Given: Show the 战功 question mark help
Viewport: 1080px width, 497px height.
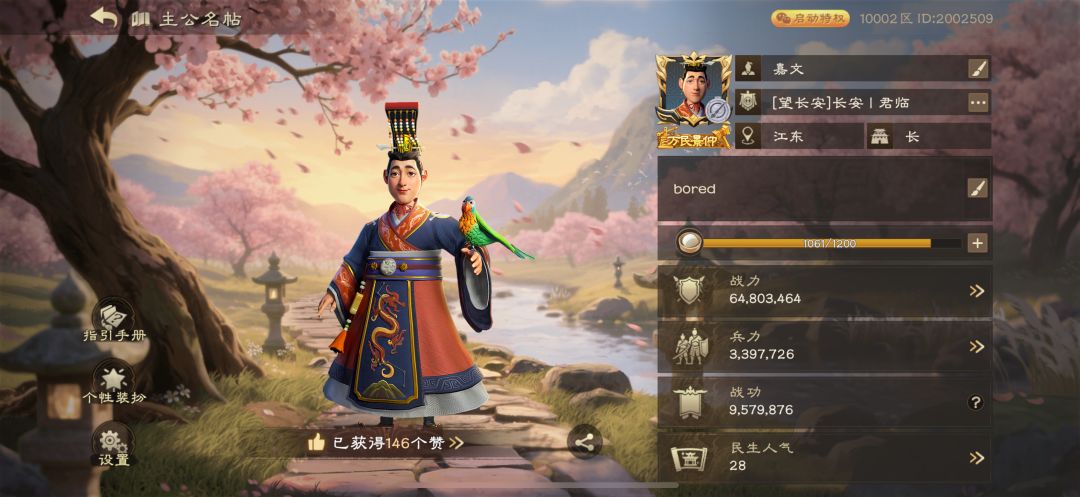Looking at the screenshot, I should click(977, 402).
